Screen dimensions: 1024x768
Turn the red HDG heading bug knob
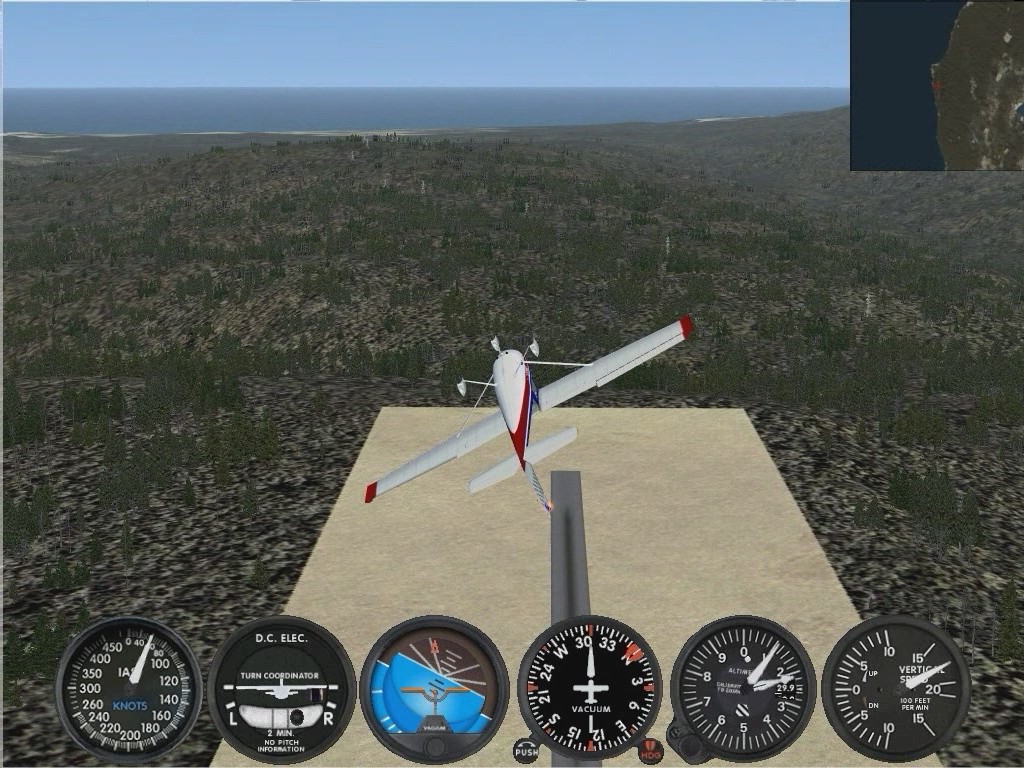[x=651, y=750]
